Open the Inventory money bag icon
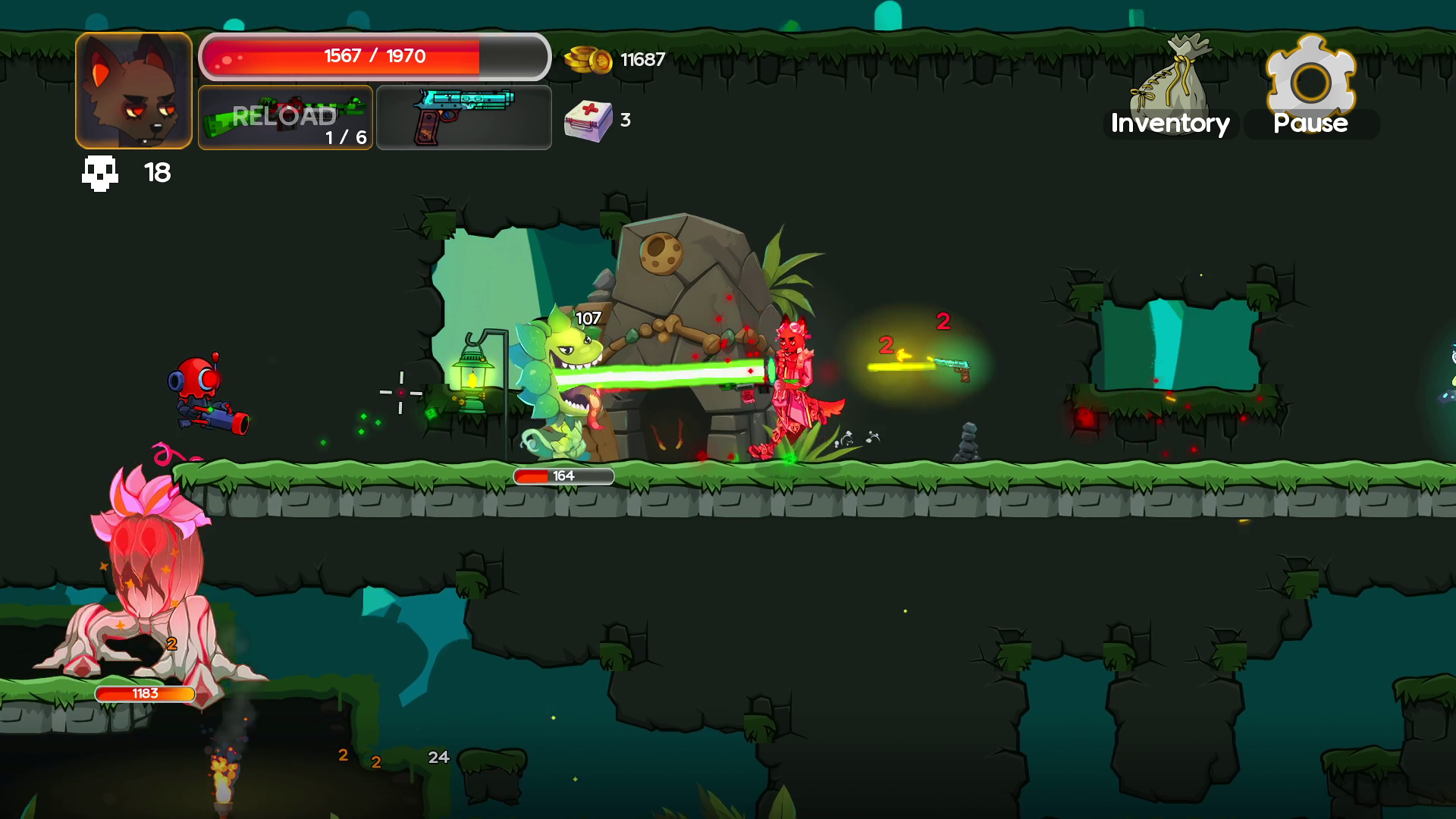The image size is (1456, 819). 1172,72
